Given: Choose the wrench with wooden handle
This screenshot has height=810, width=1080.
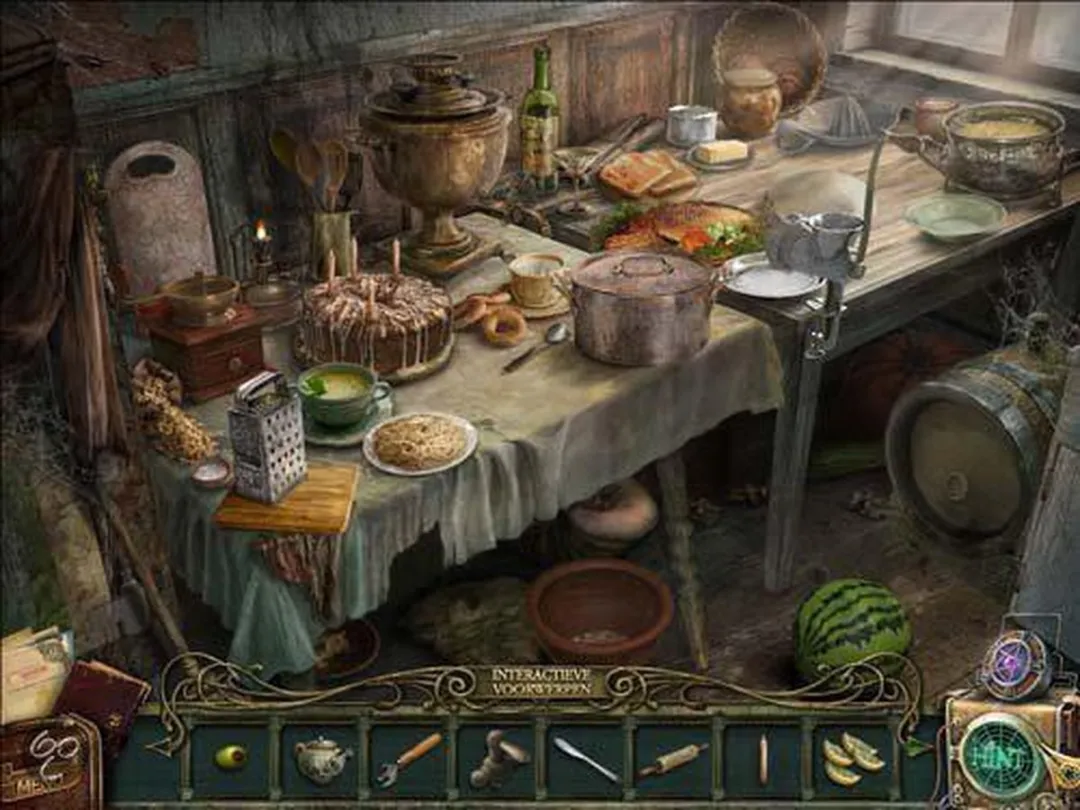Looking at the screenshot, I should pos(409,759).
